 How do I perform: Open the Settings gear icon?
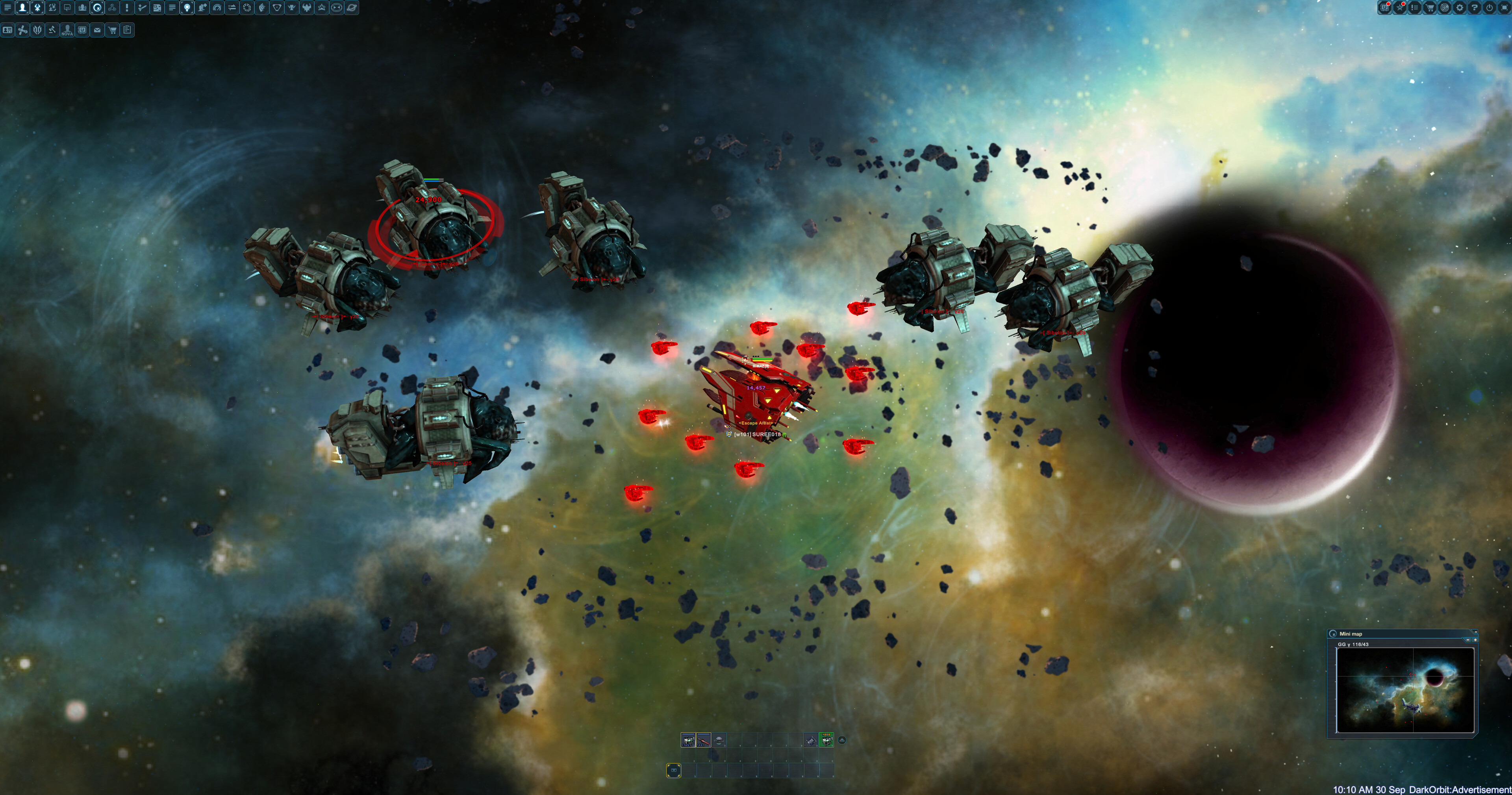point(1459,8)
